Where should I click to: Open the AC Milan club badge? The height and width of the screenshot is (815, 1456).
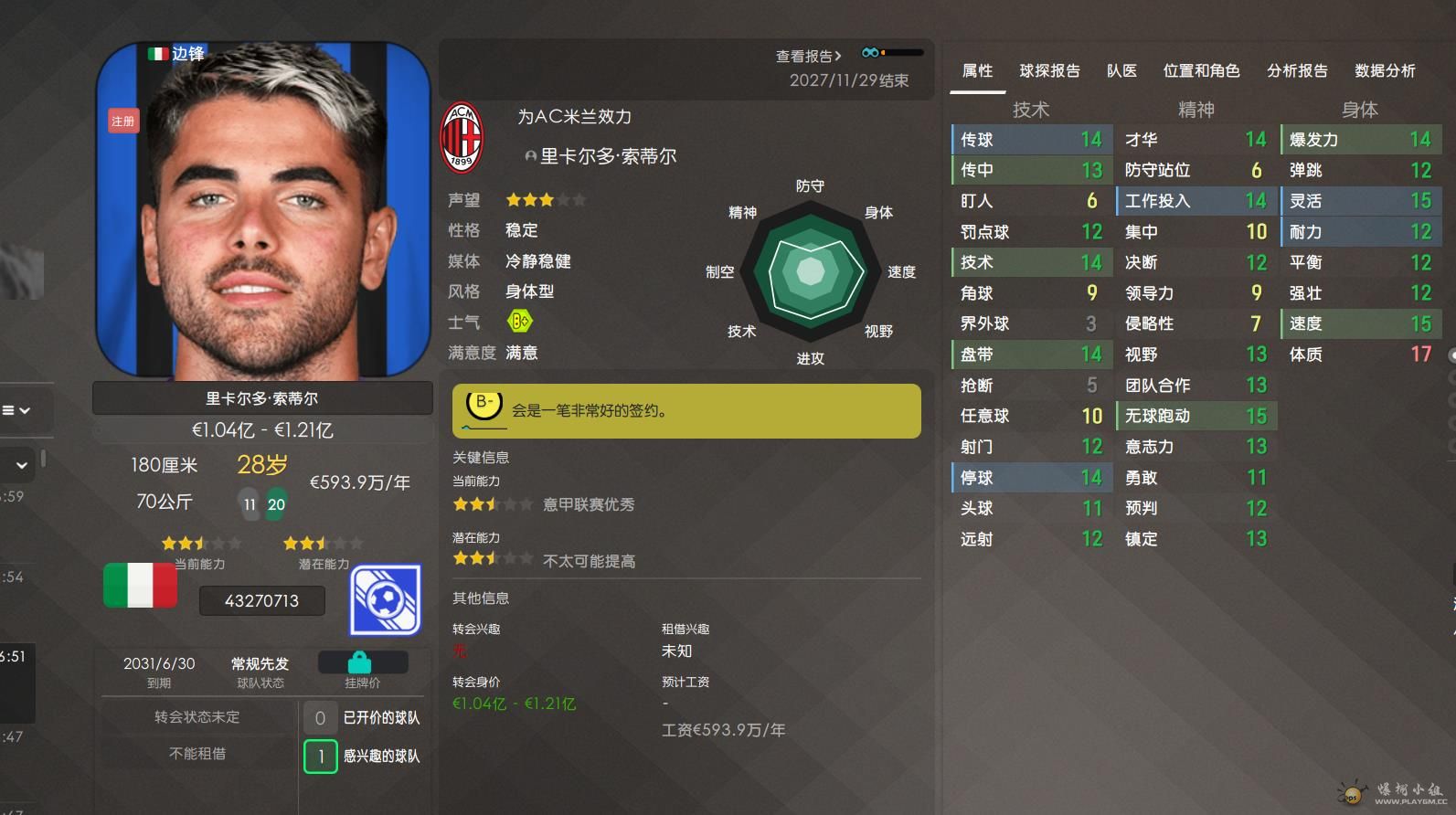(462, 137)
